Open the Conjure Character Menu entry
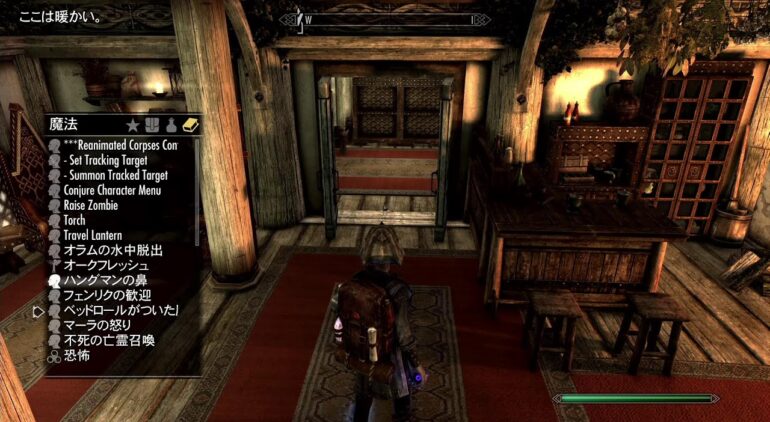This screenshot has height=422, width=770. point(111,190)
